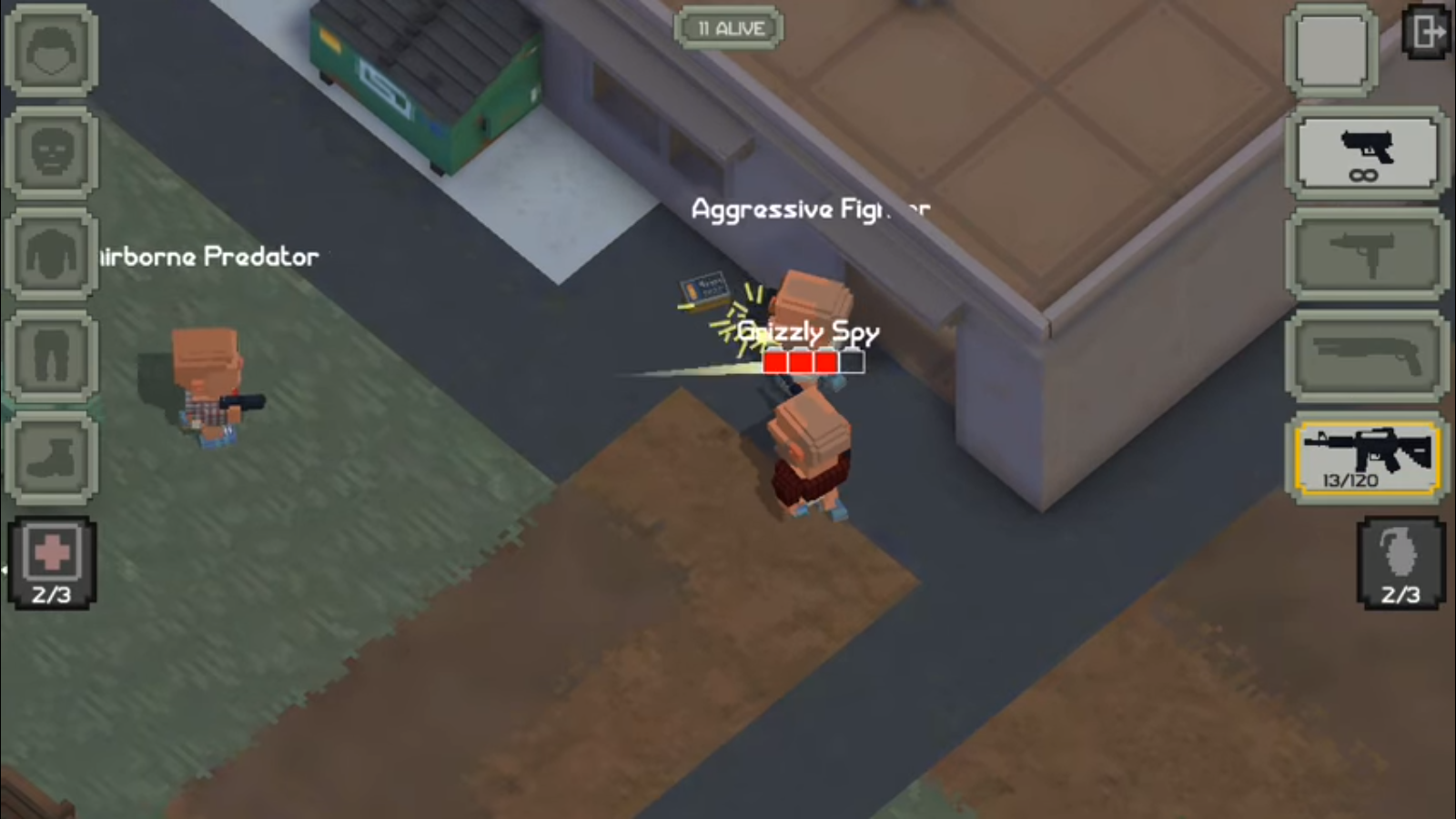Choose the shotgun weapon slot

[x=1366, y=356]
